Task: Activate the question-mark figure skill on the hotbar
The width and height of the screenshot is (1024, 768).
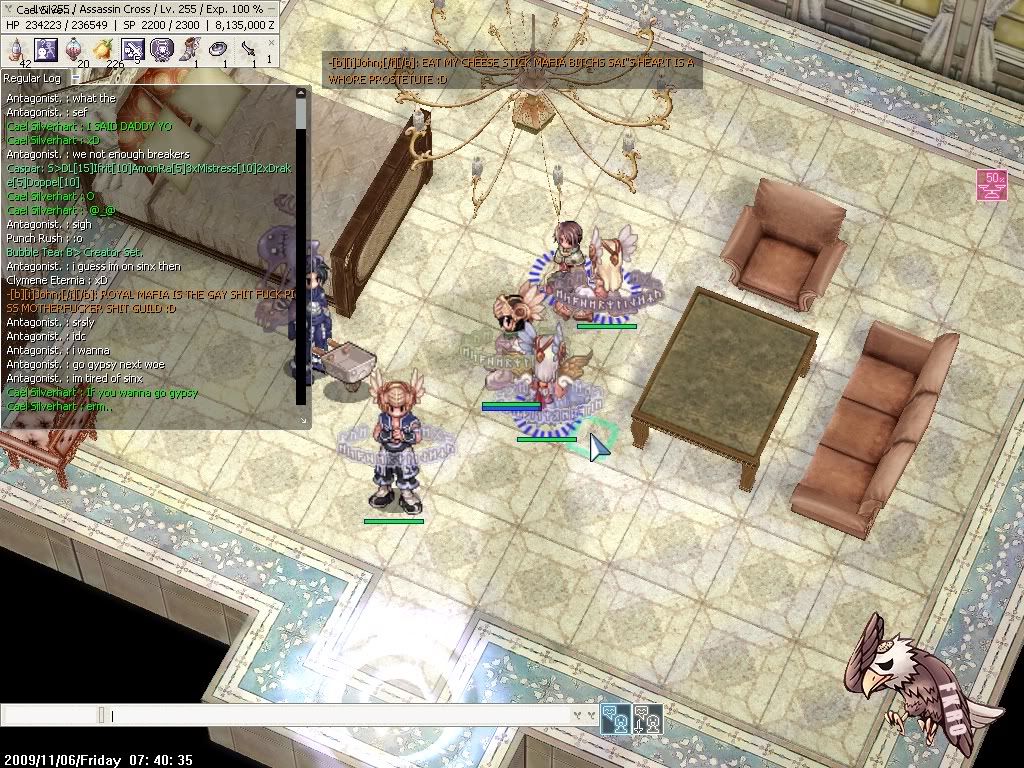Action: pyautogui.click(x=46, y=48)
